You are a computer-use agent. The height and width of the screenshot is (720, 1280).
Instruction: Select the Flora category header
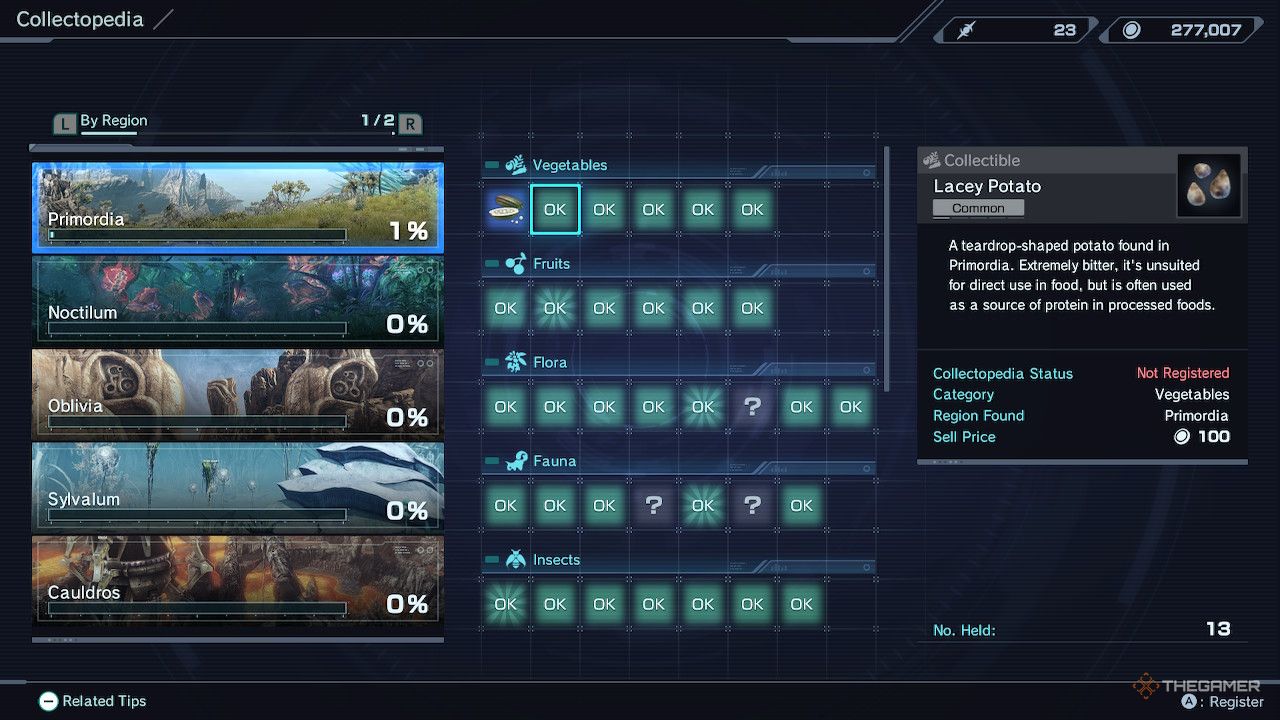(550, 362)
